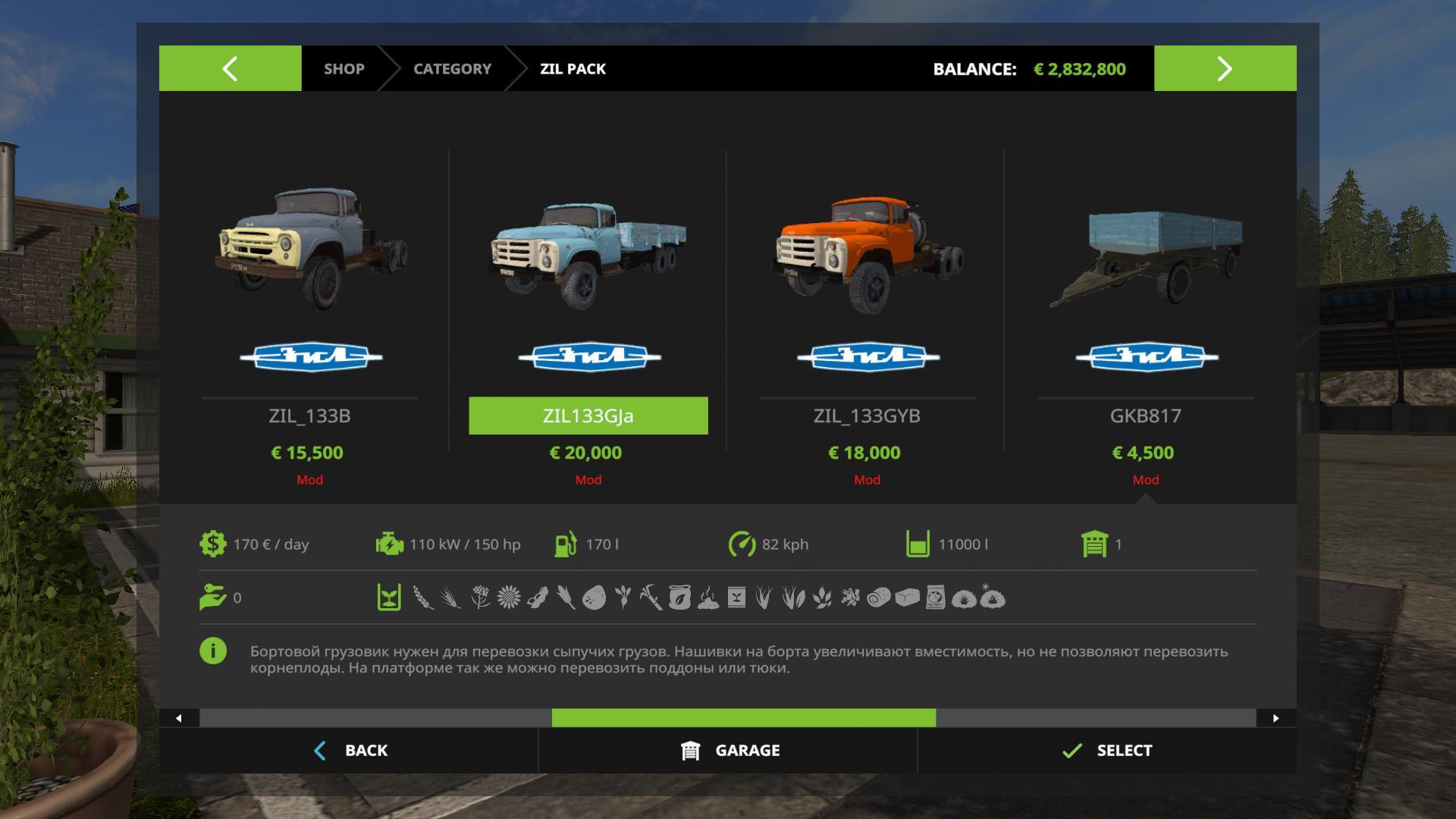Click the scrollbar's left arrow
The image size is (1456, 819).
click(179, 718)
